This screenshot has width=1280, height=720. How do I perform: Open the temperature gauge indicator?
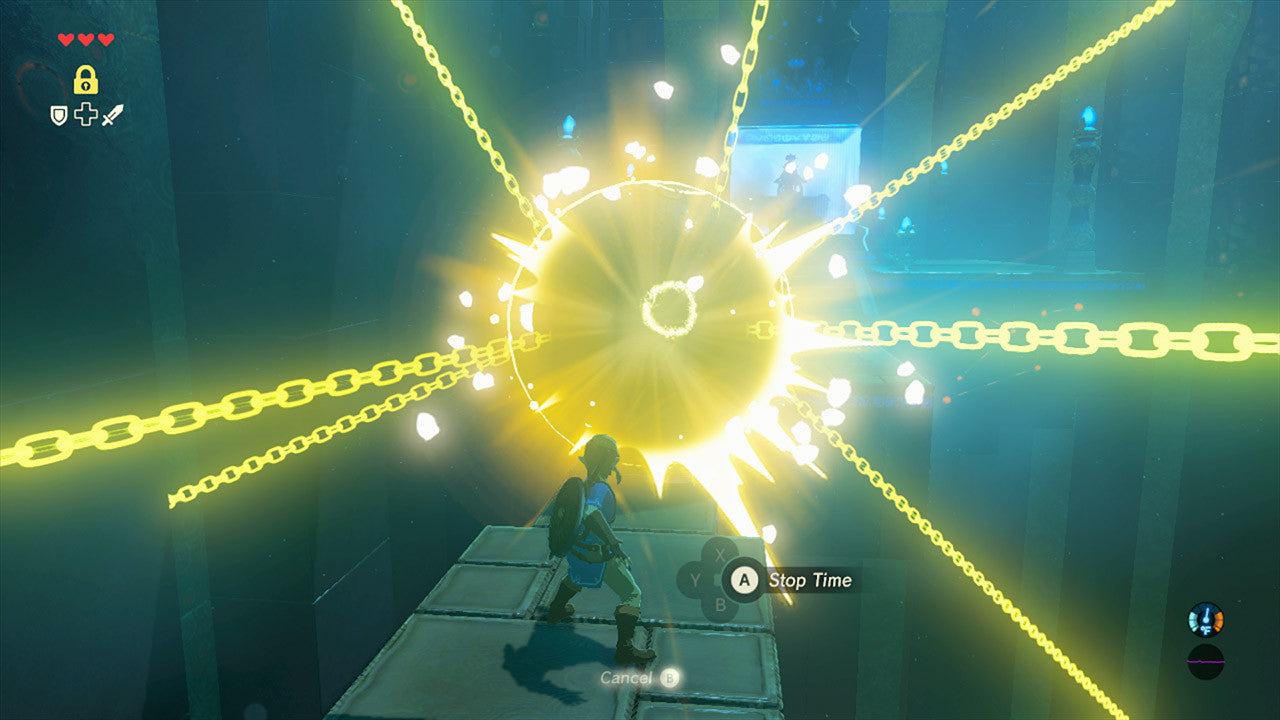[x=1207, y=620]
